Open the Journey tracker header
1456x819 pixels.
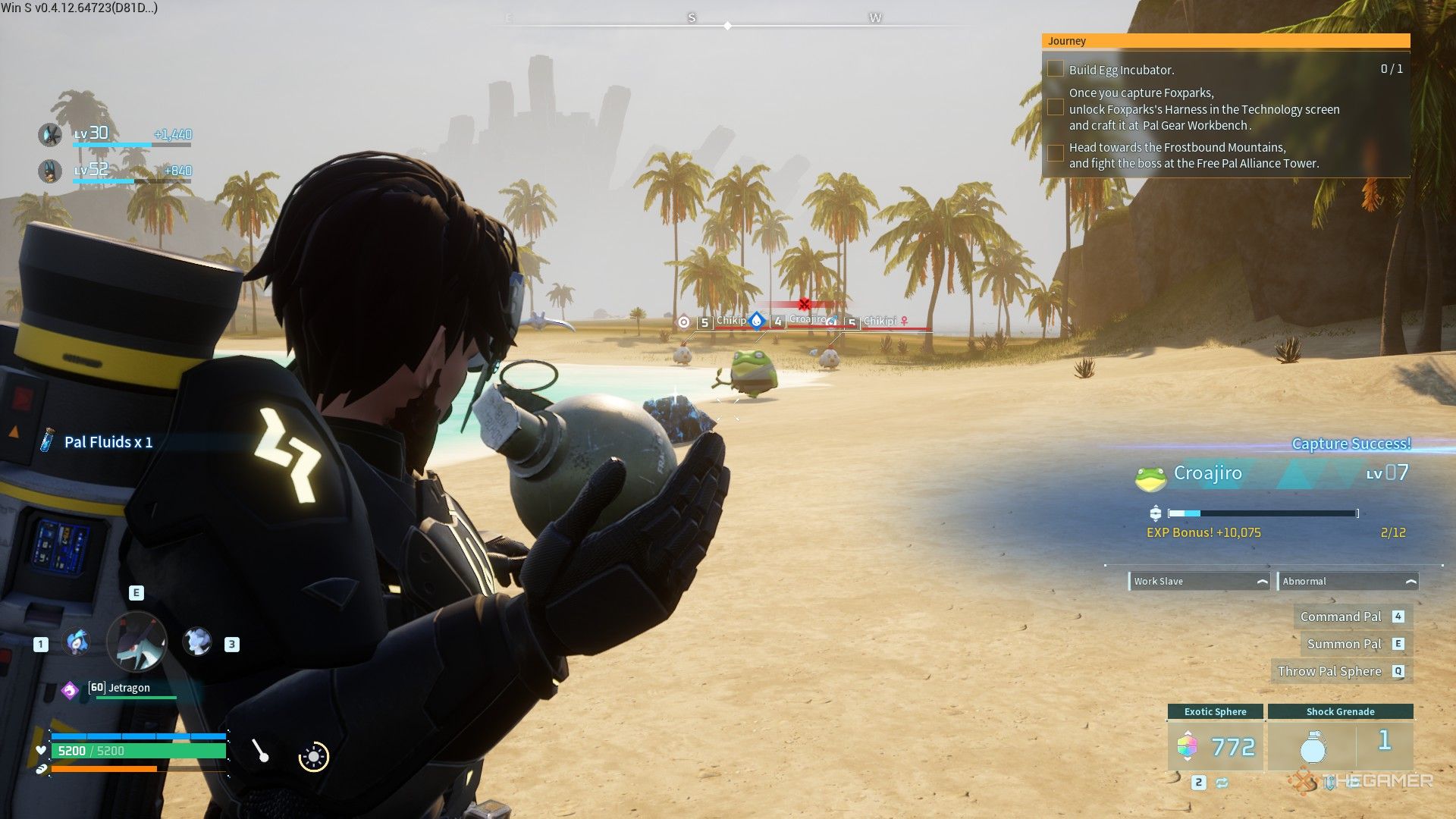pos(1225,41)
